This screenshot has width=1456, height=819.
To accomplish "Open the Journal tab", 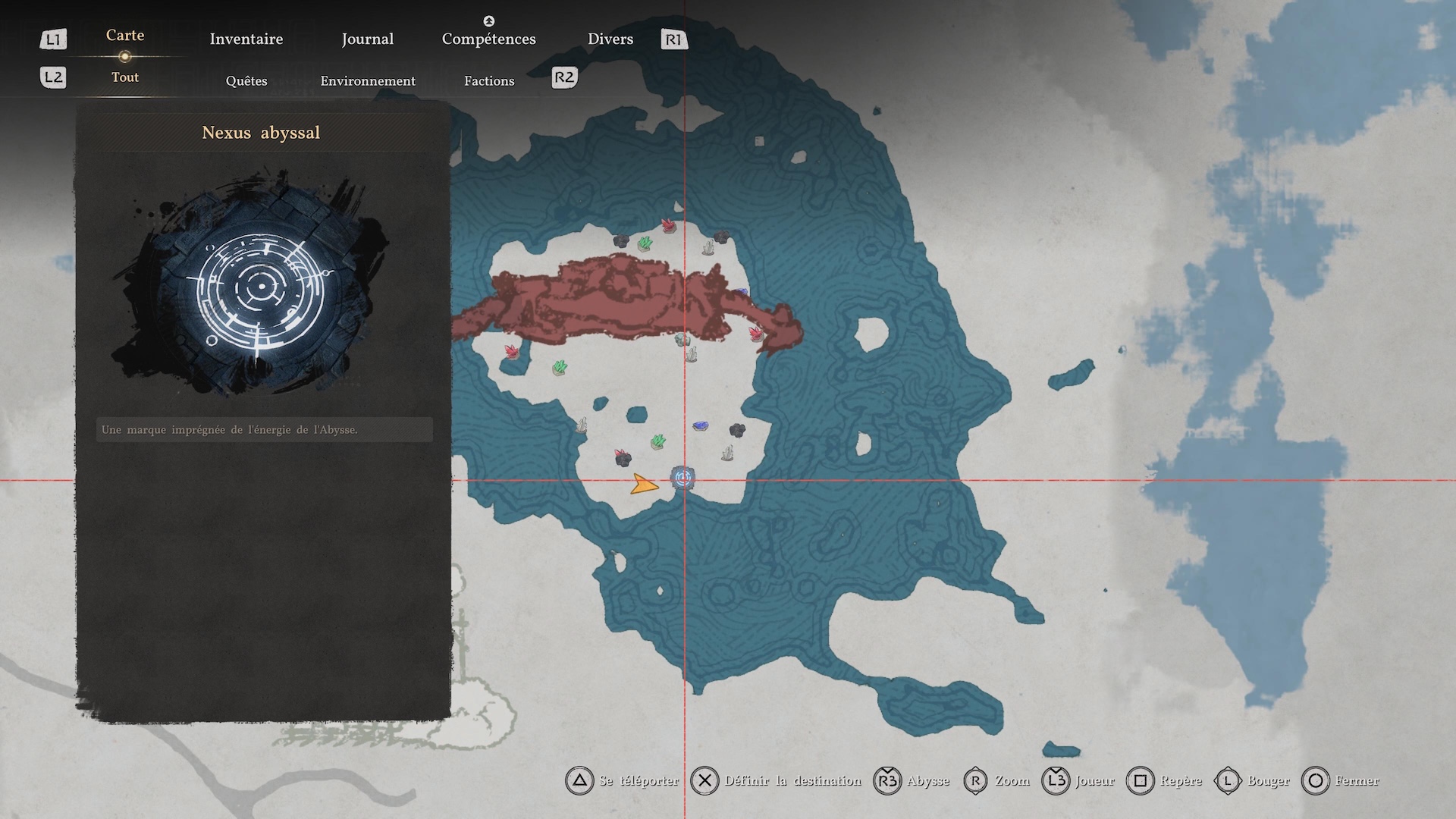I will (x=367, y=39).
